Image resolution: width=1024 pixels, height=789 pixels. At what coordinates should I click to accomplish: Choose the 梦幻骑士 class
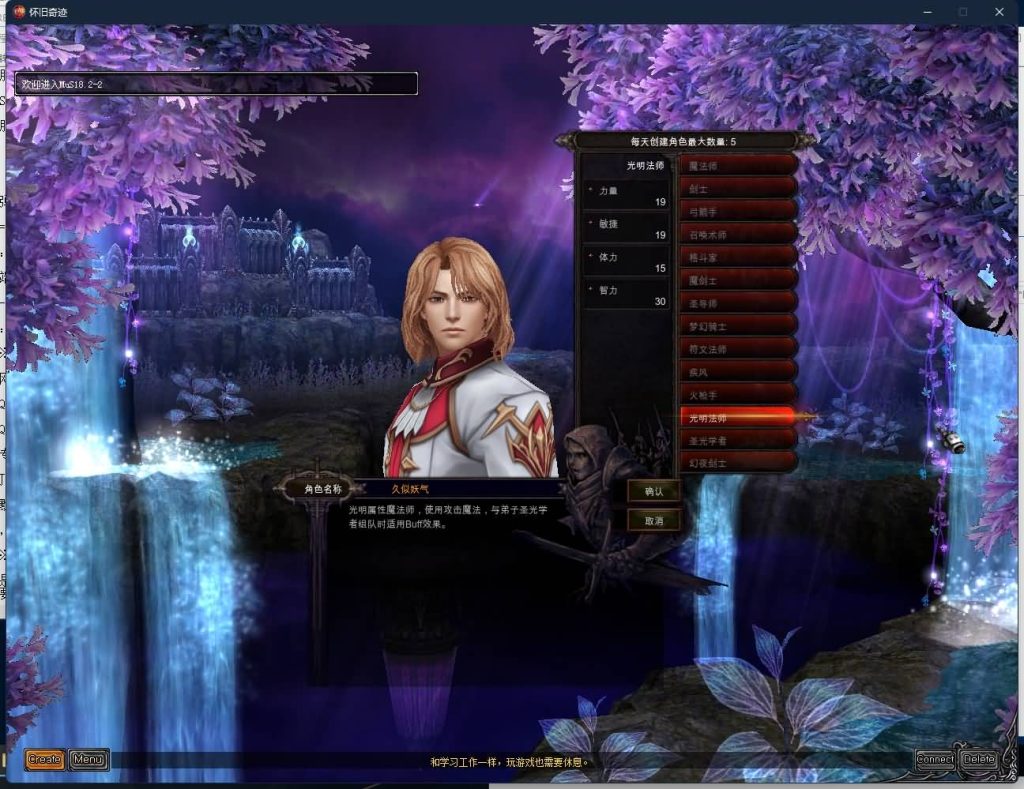pos(738,326)
